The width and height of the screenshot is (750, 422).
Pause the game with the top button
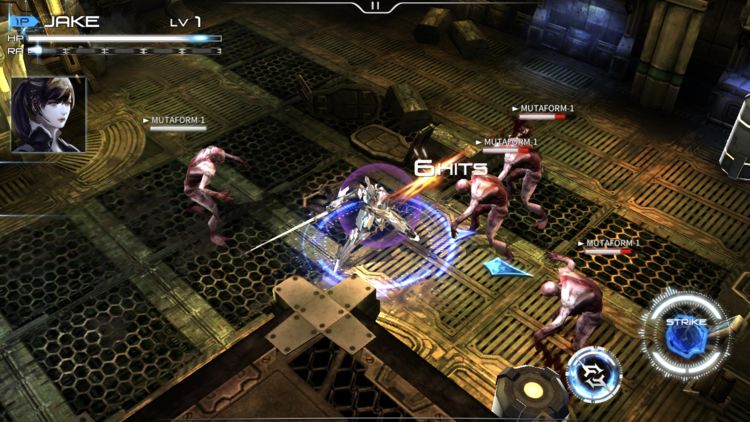tap(375, 6)
